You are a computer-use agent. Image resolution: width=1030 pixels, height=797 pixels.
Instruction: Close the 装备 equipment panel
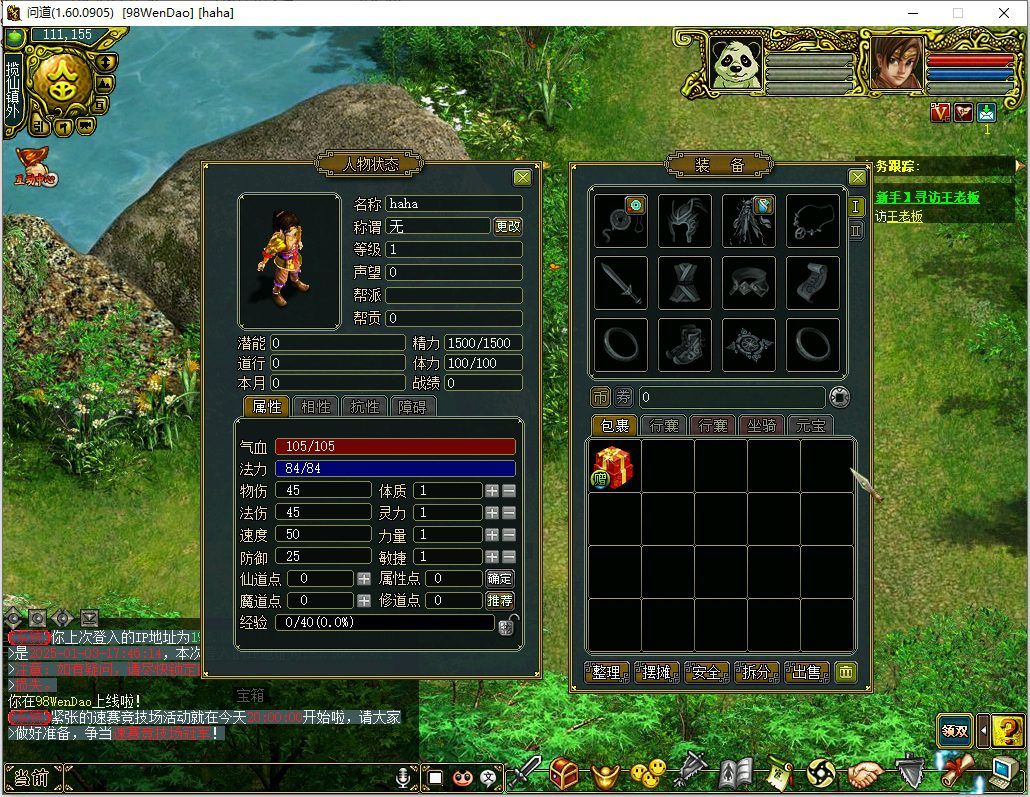(857, 178)
